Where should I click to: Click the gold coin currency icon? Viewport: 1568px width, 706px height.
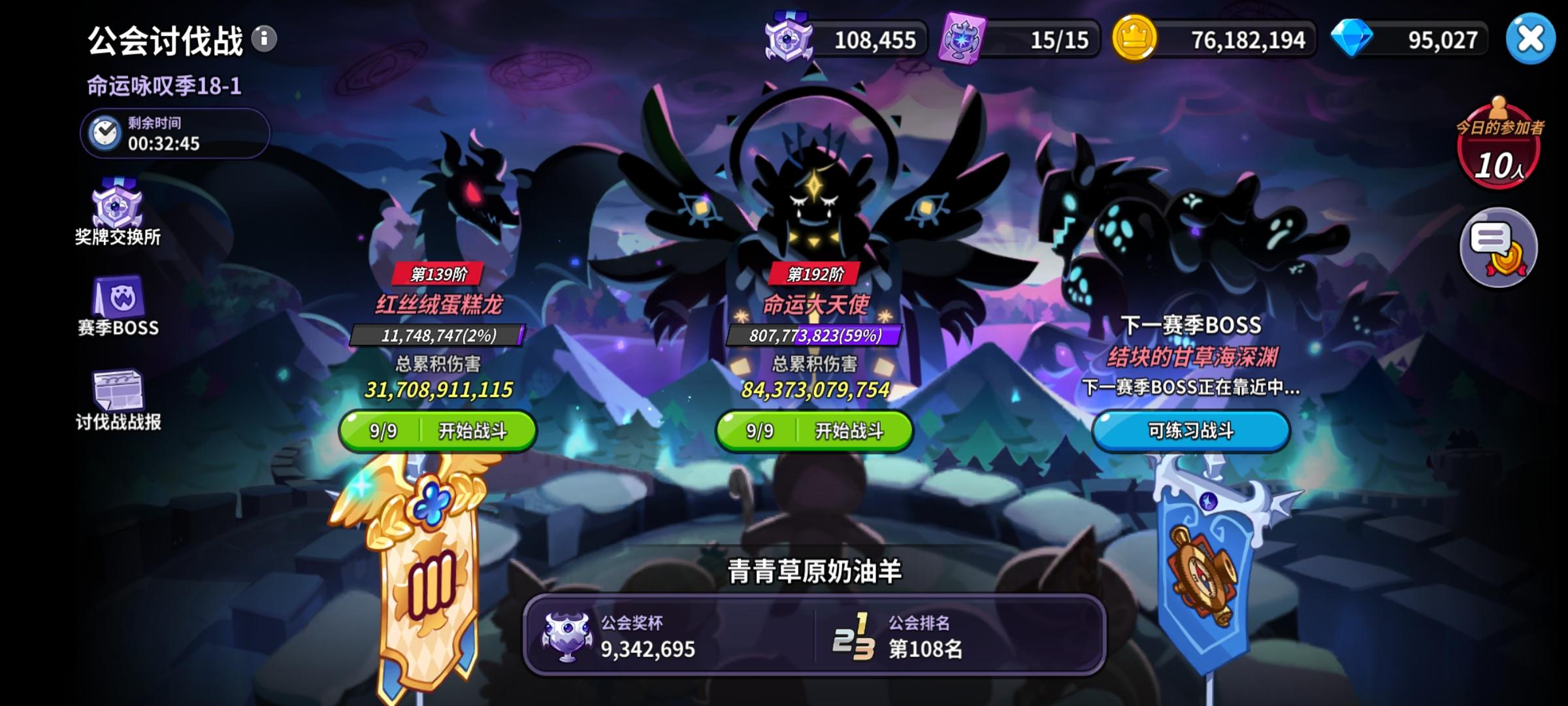1133,39
